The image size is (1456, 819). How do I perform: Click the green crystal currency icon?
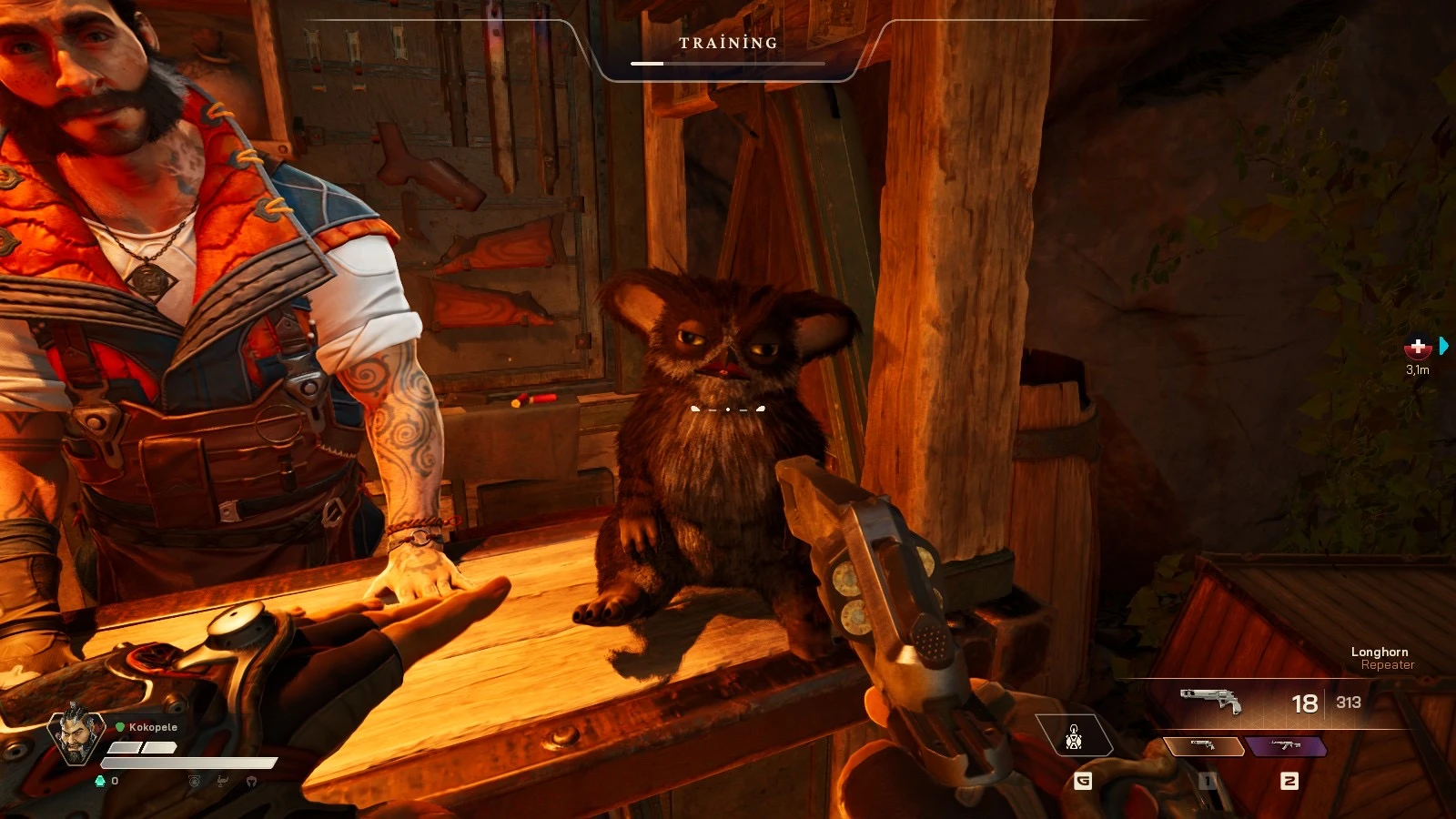[100, 781]
